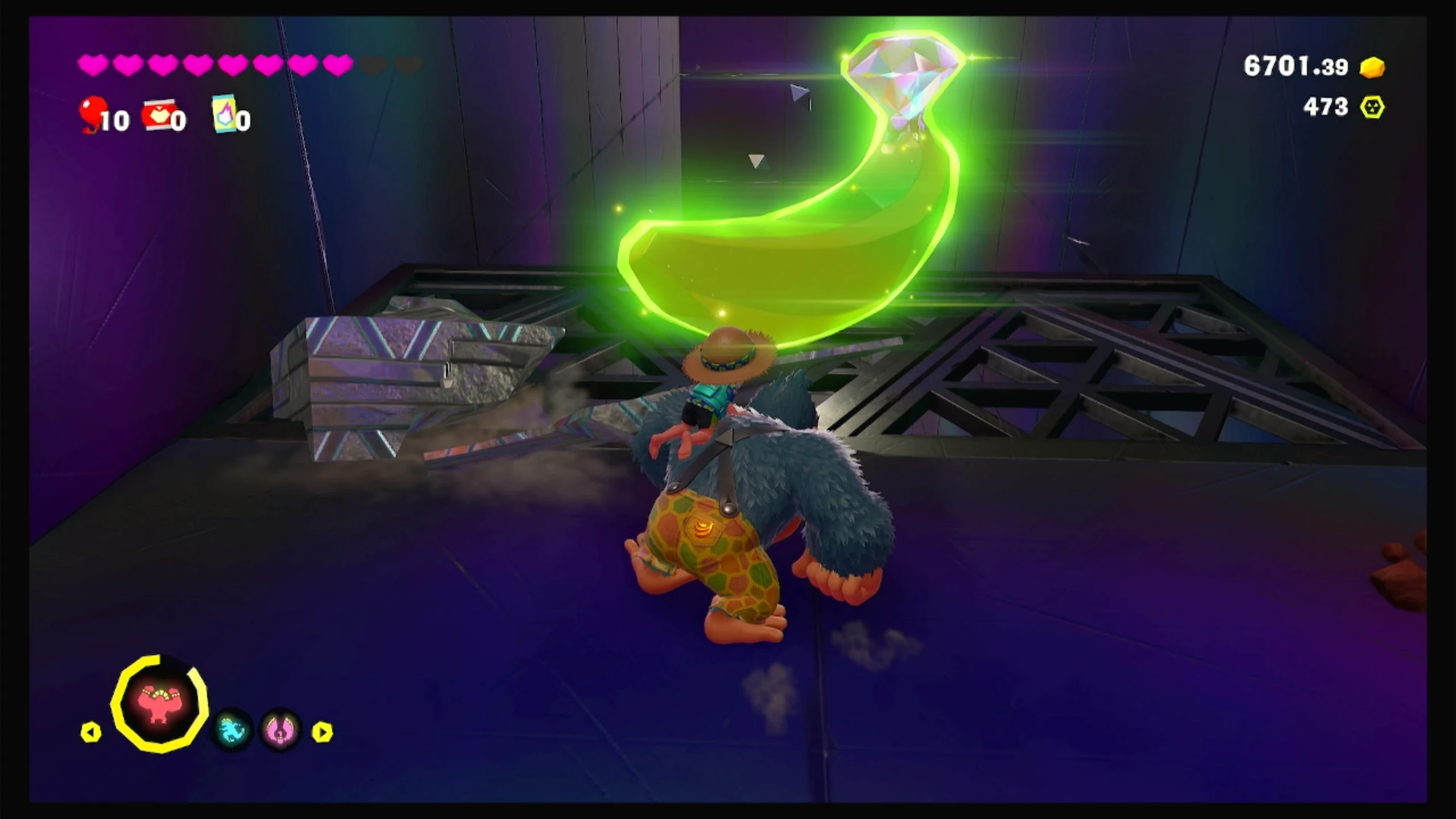Select the yellow flame packet item
Screen dimensions: 1456x819
pos(224,113)
